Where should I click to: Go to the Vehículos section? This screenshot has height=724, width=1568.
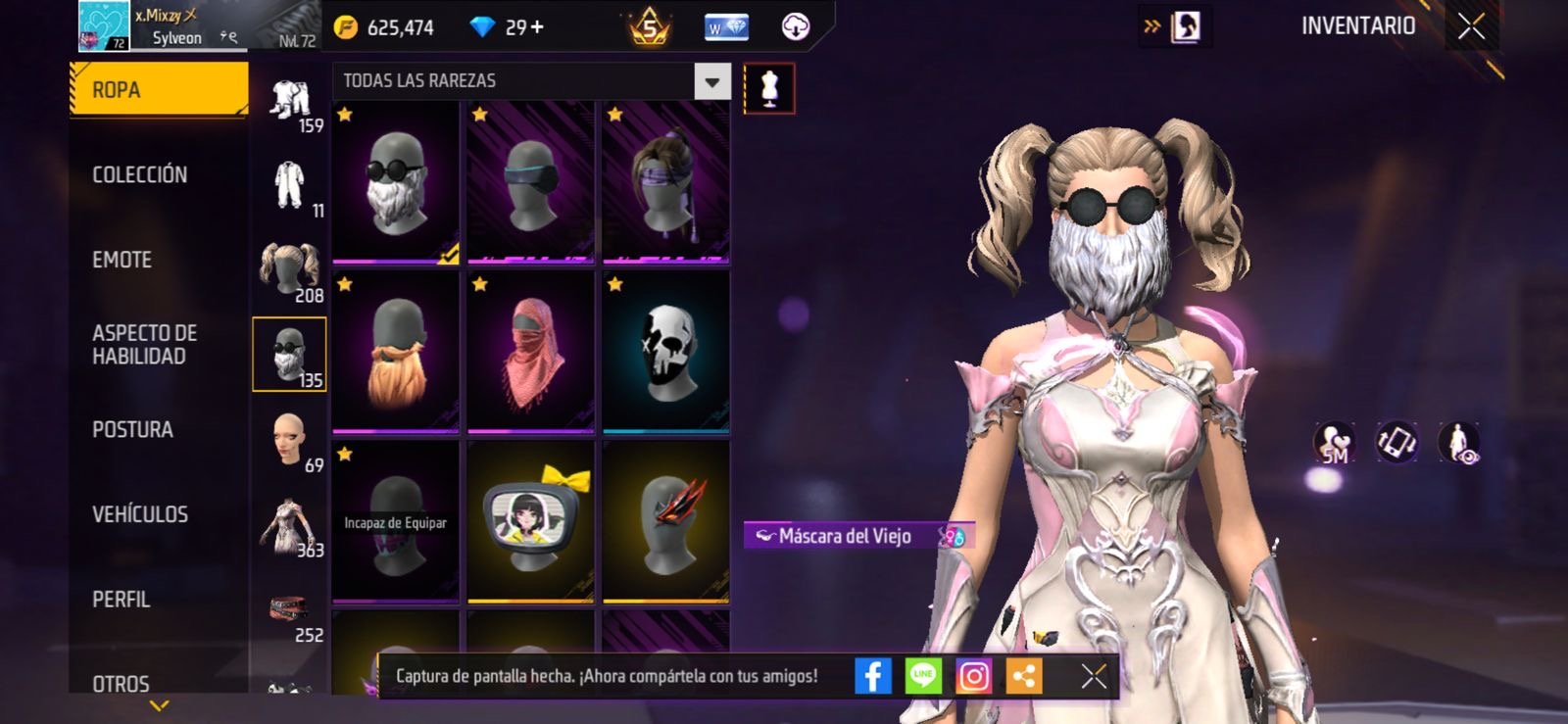[139, 514]
